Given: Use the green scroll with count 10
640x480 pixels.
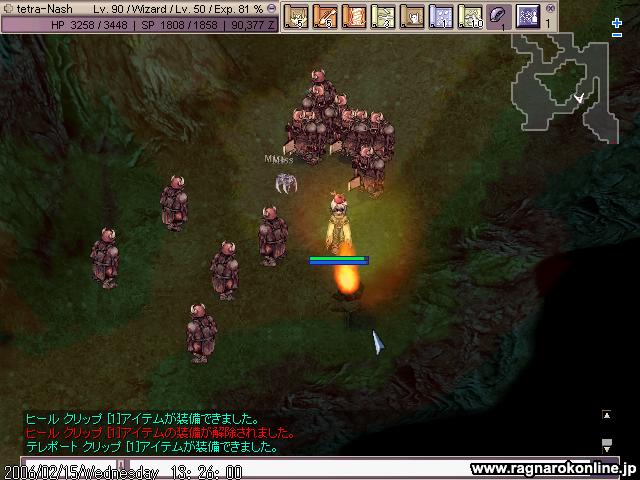Looking at the screenshot, I should point(470,16).
